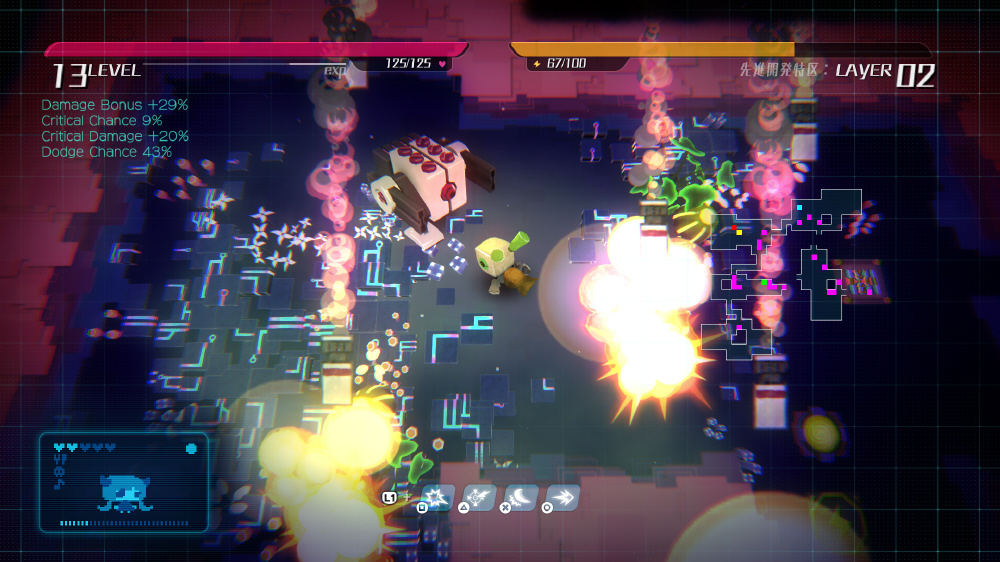This screenshot has width=1000, height=562.
Task: Use the crescent moon slash skill
Action: [520, 497]
